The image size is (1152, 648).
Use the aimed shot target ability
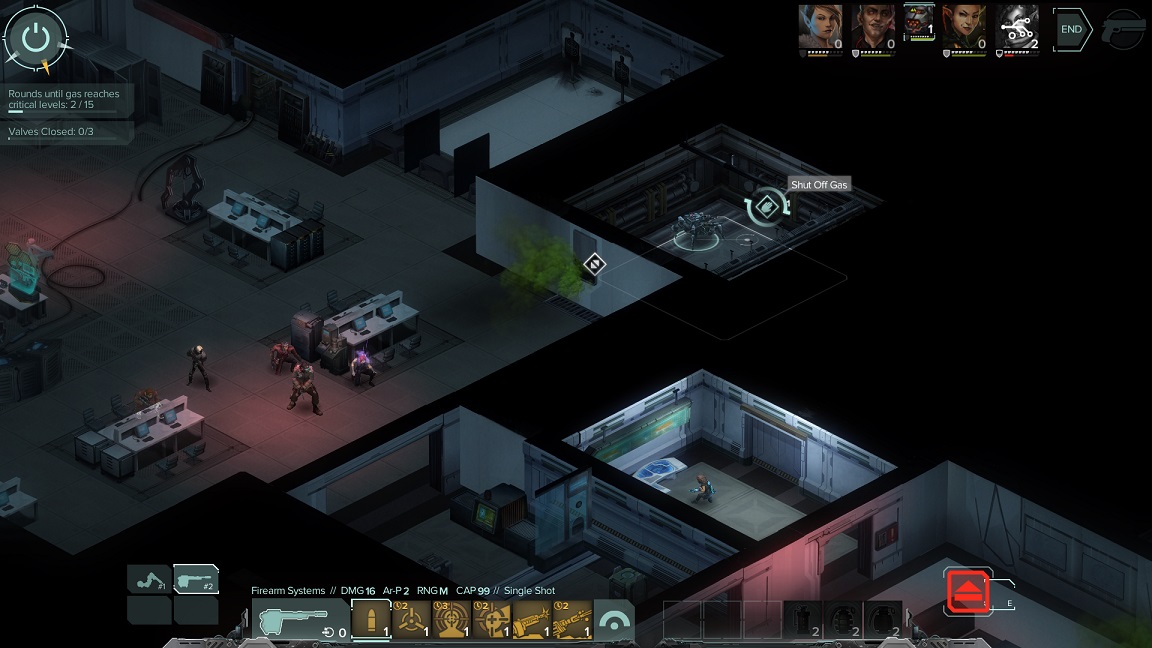[451, 620]
